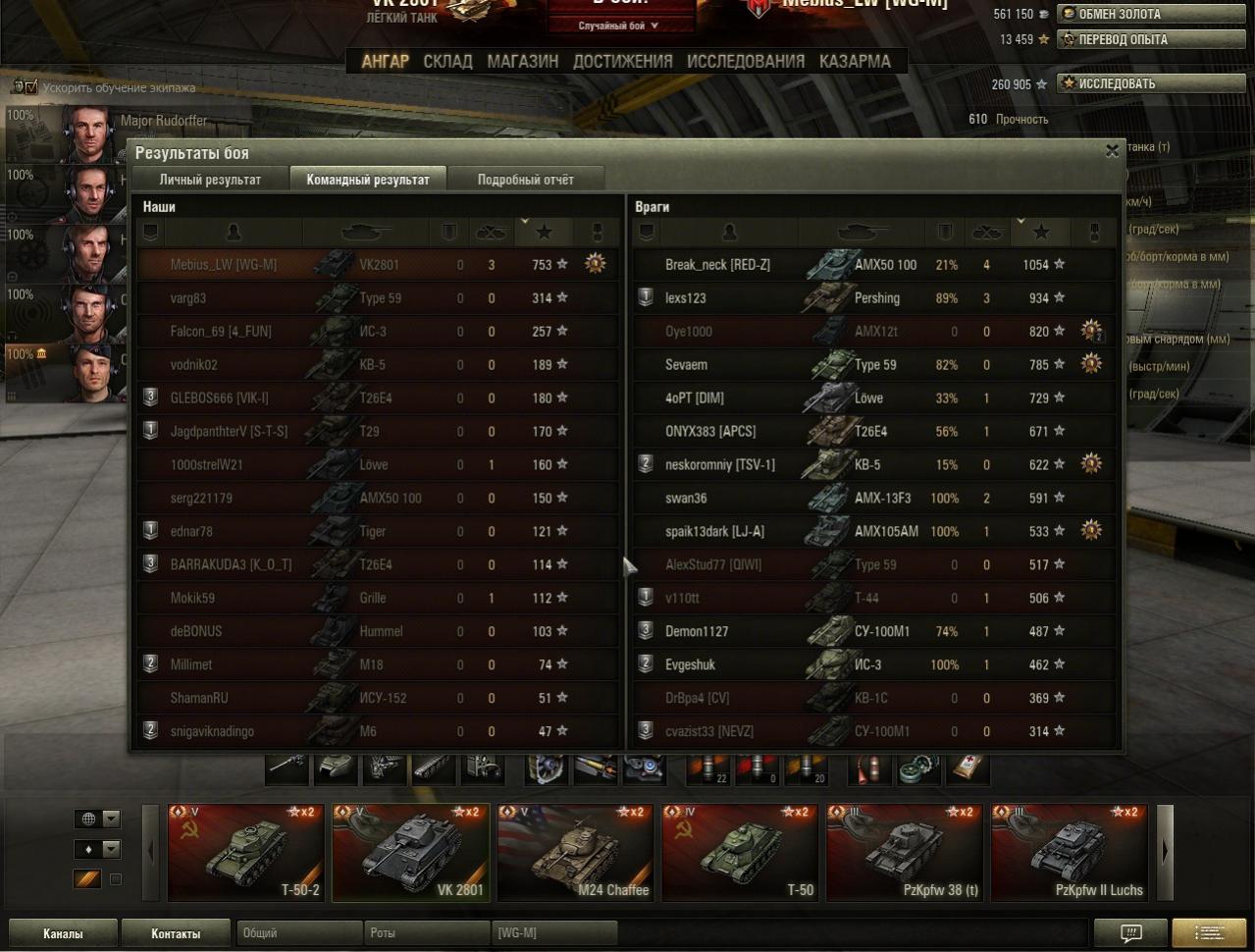Close the battle results window
Screen dimensions: 1255x952
click(1111, 151)
